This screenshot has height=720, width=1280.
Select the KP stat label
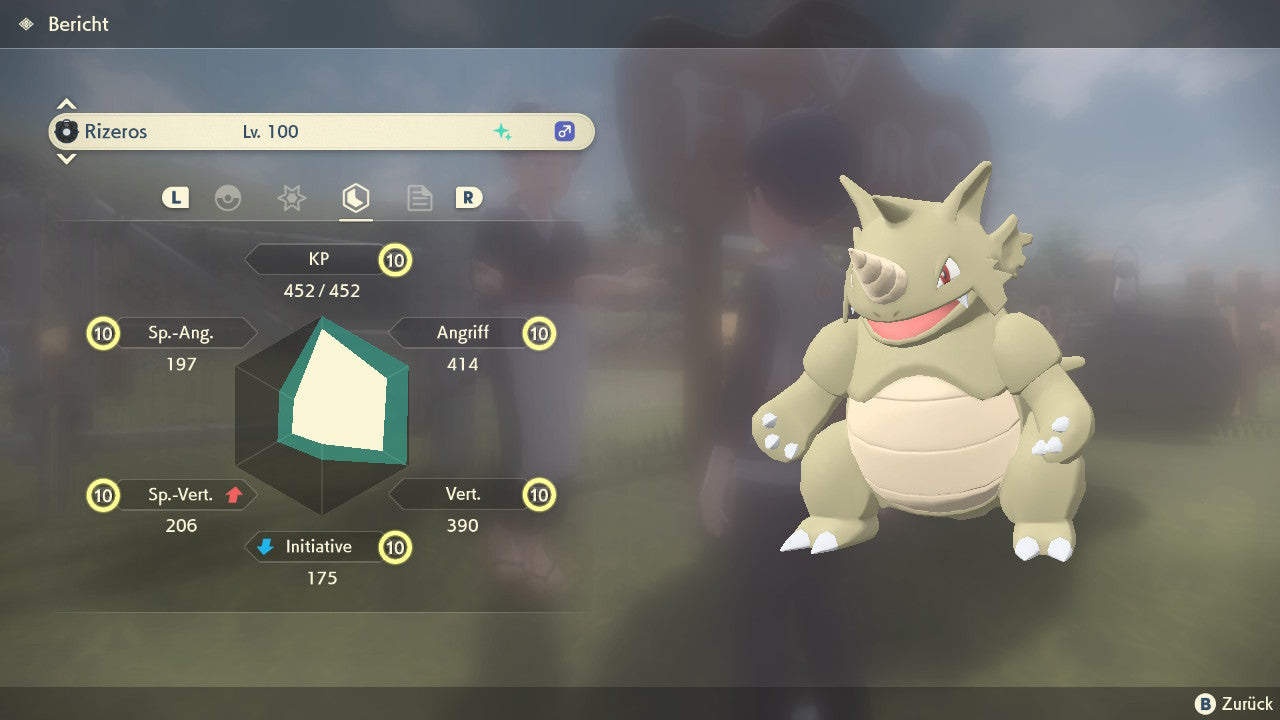click(x=319, y=260)
